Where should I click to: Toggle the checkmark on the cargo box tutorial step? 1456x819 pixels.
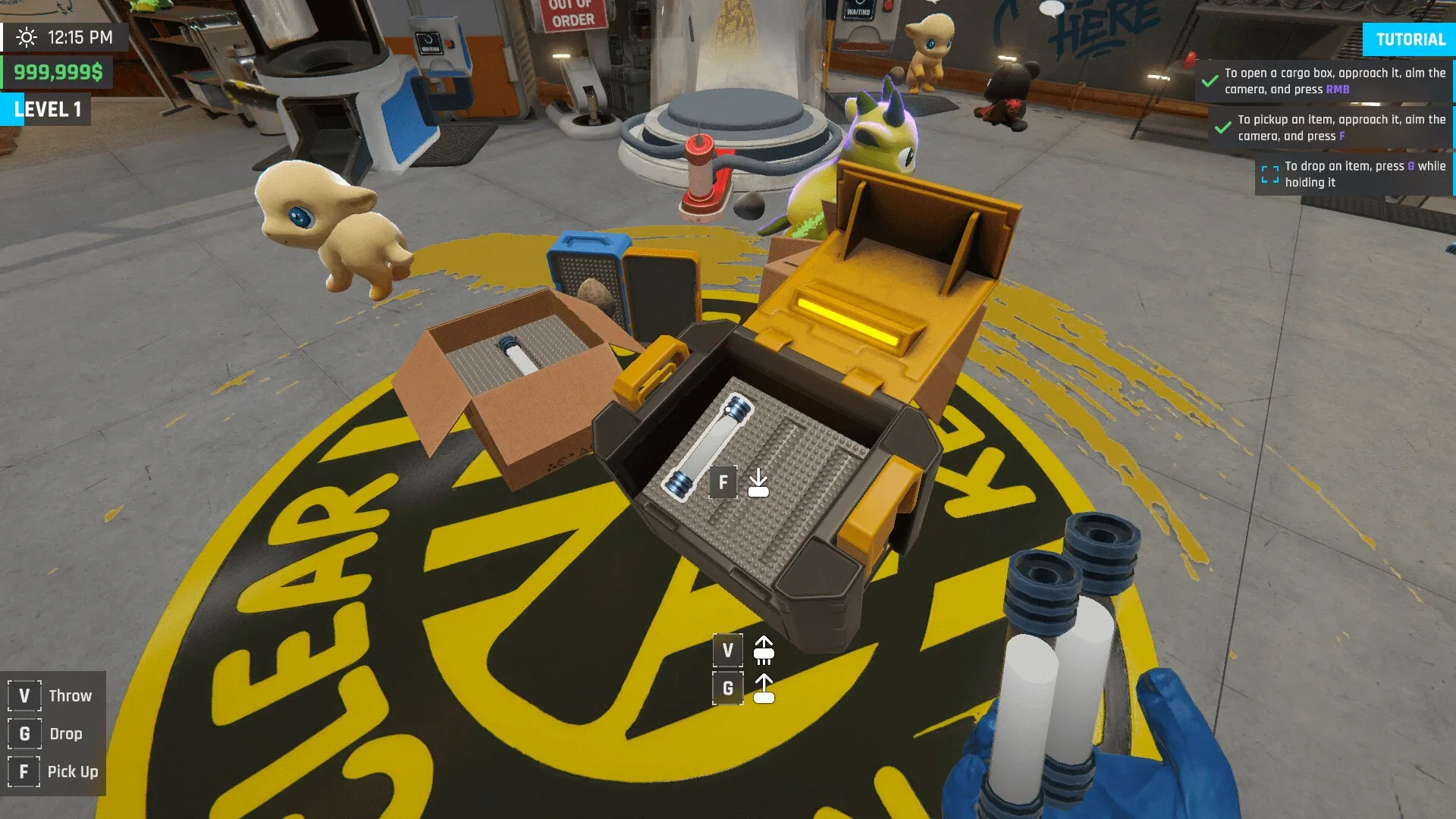[1210, 80]
